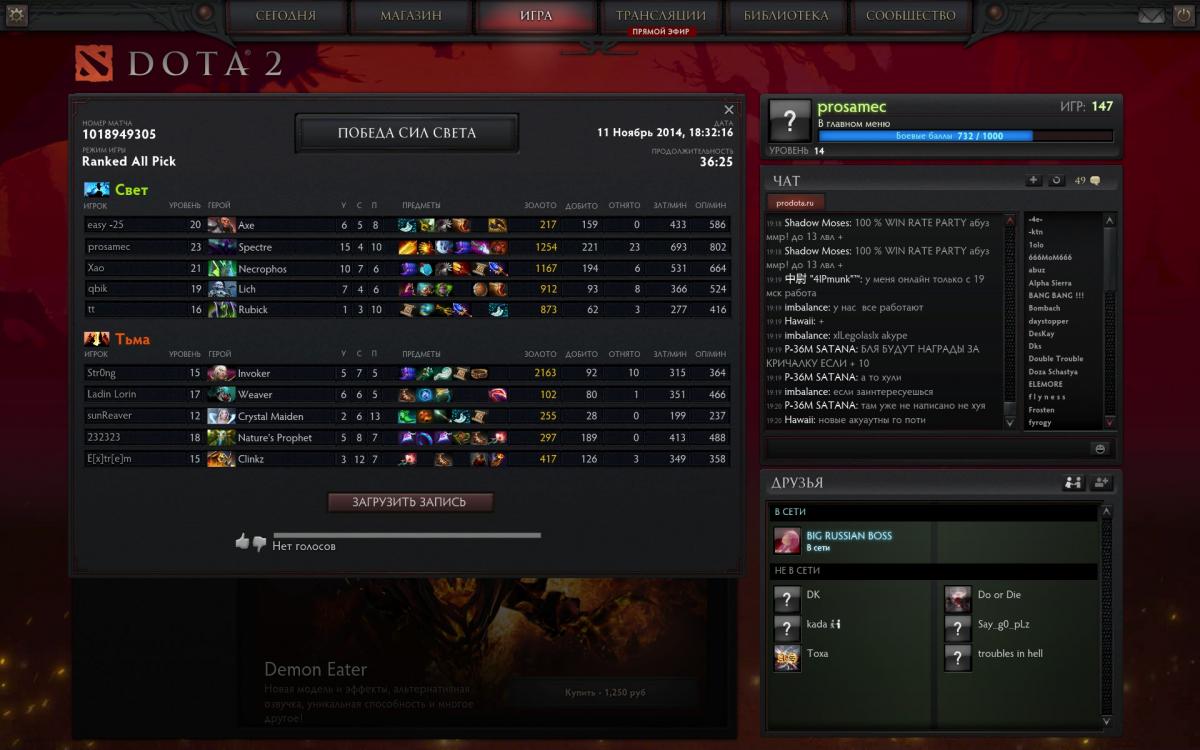Switch to the Магазин tab

pyautogui.click(x=411, y=16)
